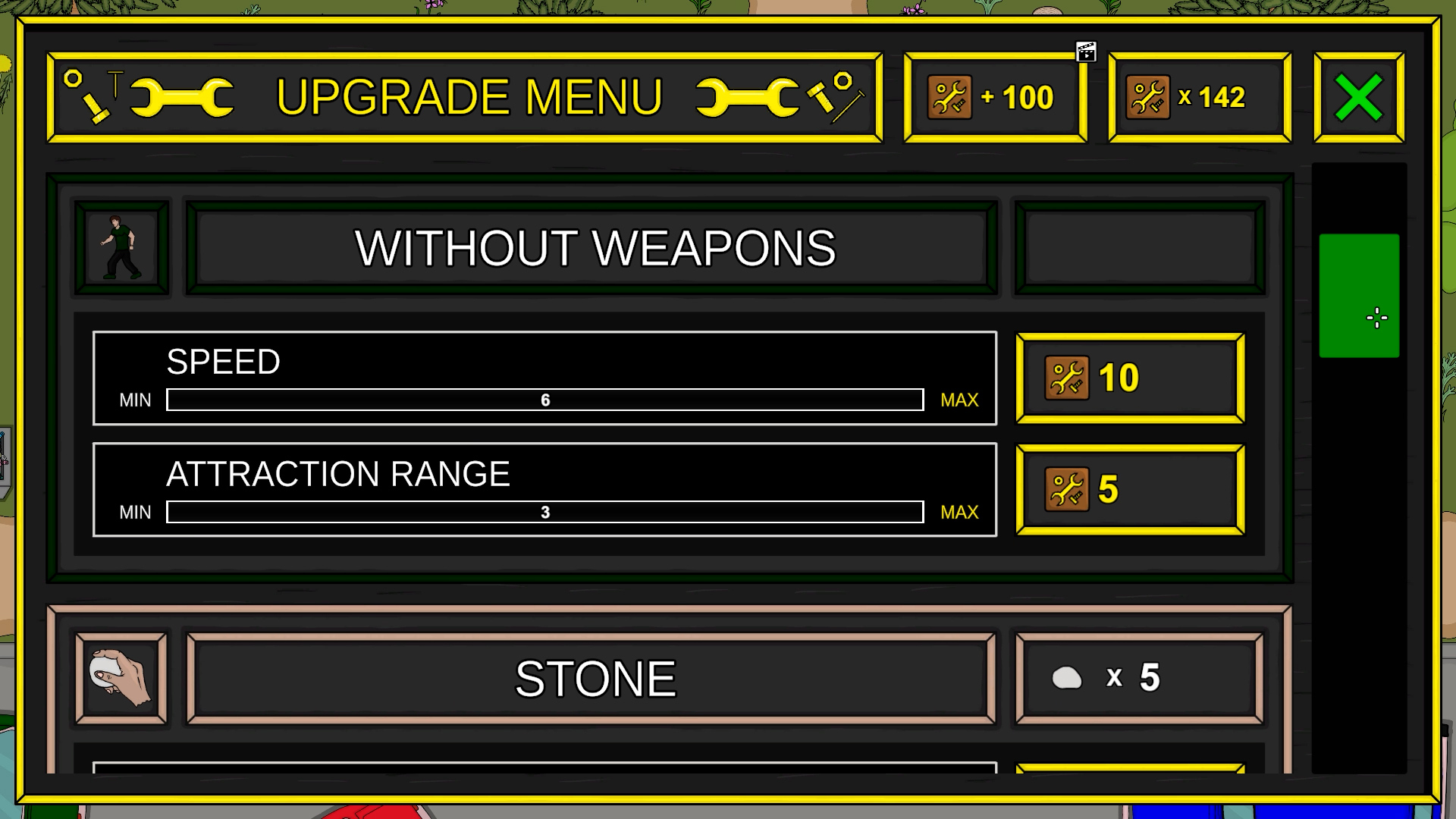The image size is (1456, 819).
Task: Close the Upgrade Menu with the green X
Action: pyautogui.click(x=1358, y=96)
